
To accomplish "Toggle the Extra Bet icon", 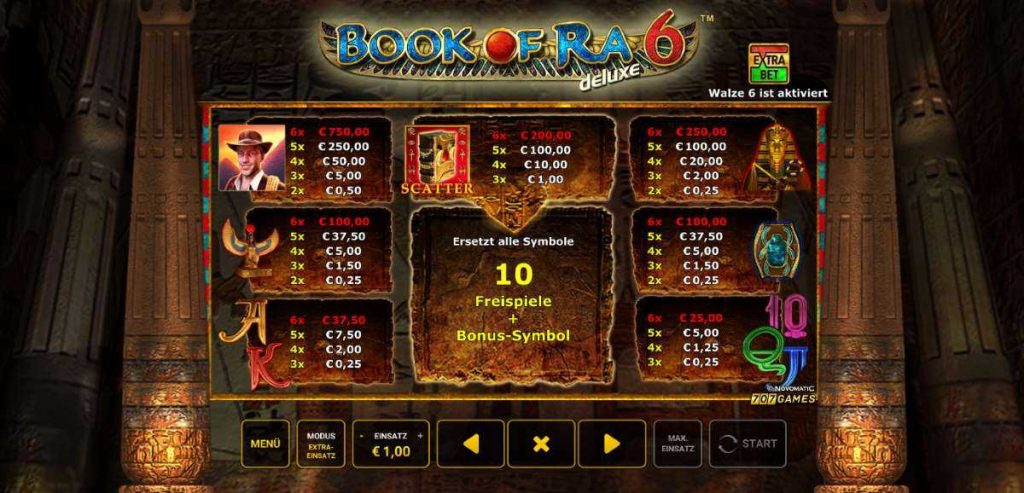I will pos(766,63).
